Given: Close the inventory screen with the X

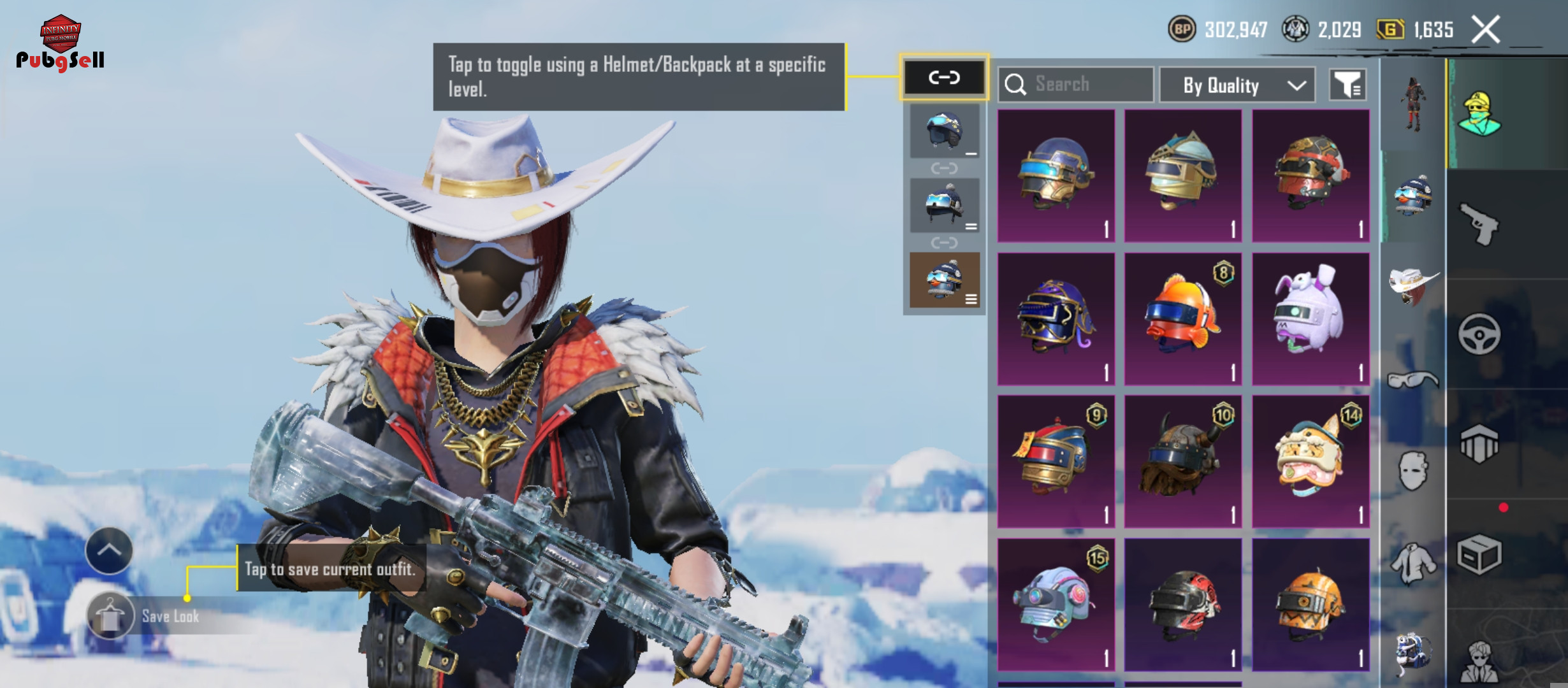Looking at the screenshot, I should pyautogui.click(x=1486, y=30).
